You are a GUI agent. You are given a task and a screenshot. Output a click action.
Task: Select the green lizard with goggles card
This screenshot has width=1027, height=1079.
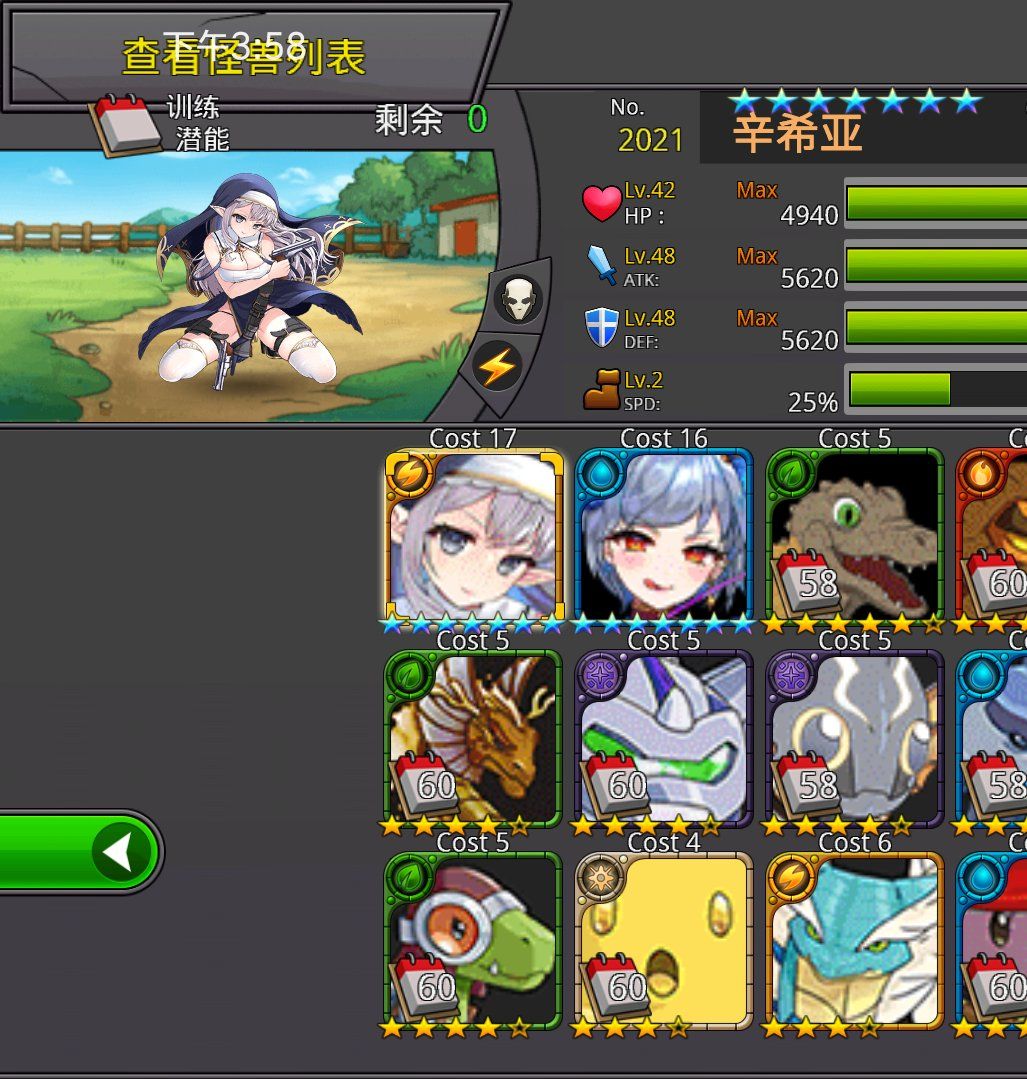[x=473, y=941]
